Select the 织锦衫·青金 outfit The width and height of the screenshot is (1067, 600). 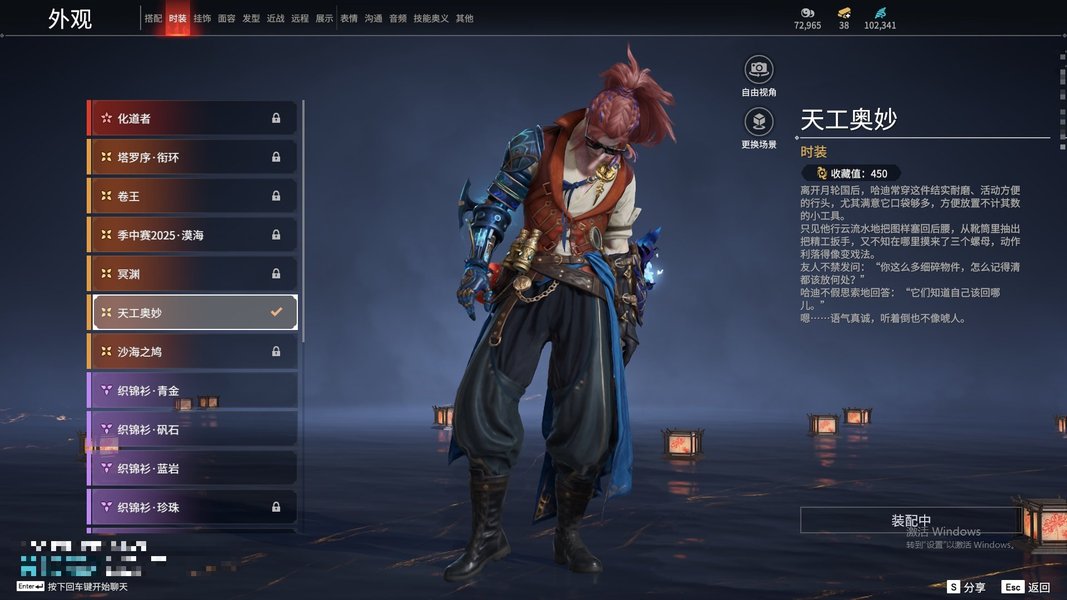tap(194, 390)
